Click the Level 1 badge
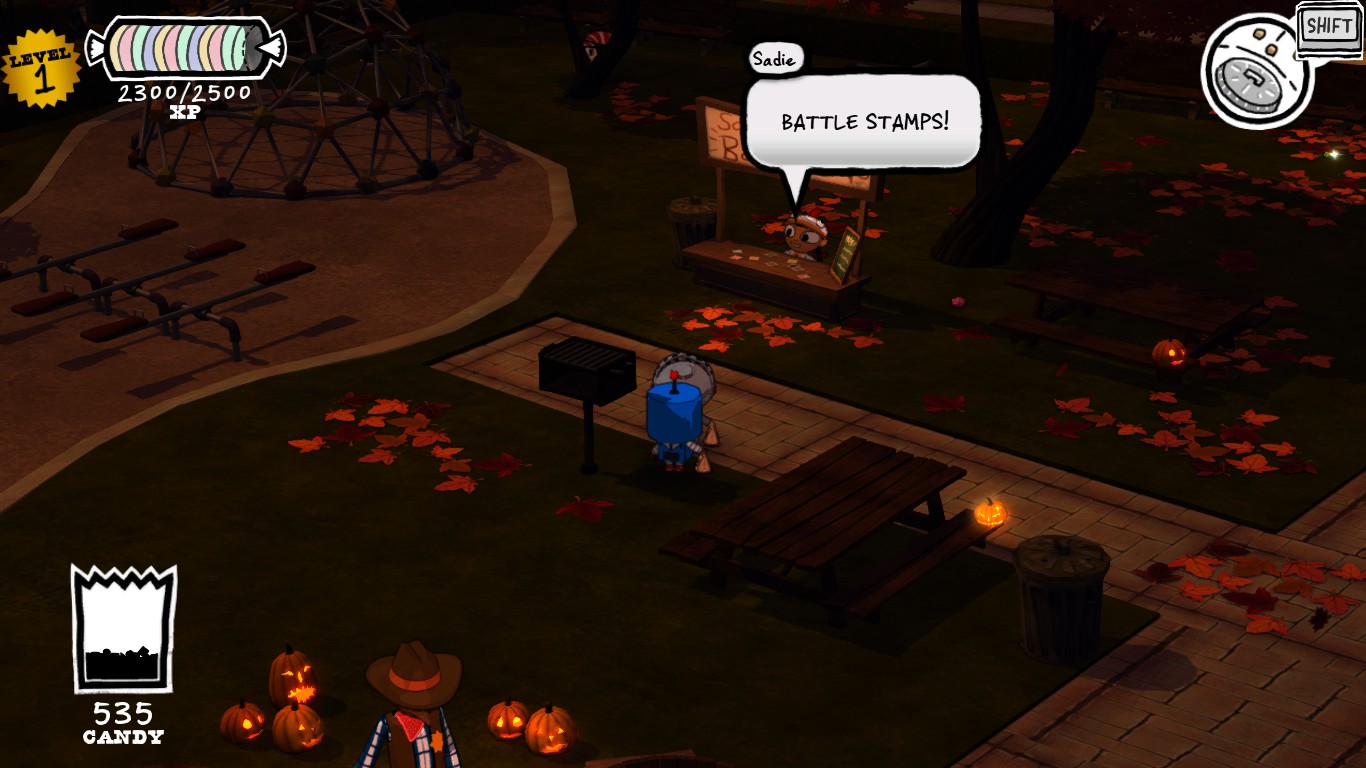Image resolution: width=1366 pixels, height=768 pixels. 40,64
